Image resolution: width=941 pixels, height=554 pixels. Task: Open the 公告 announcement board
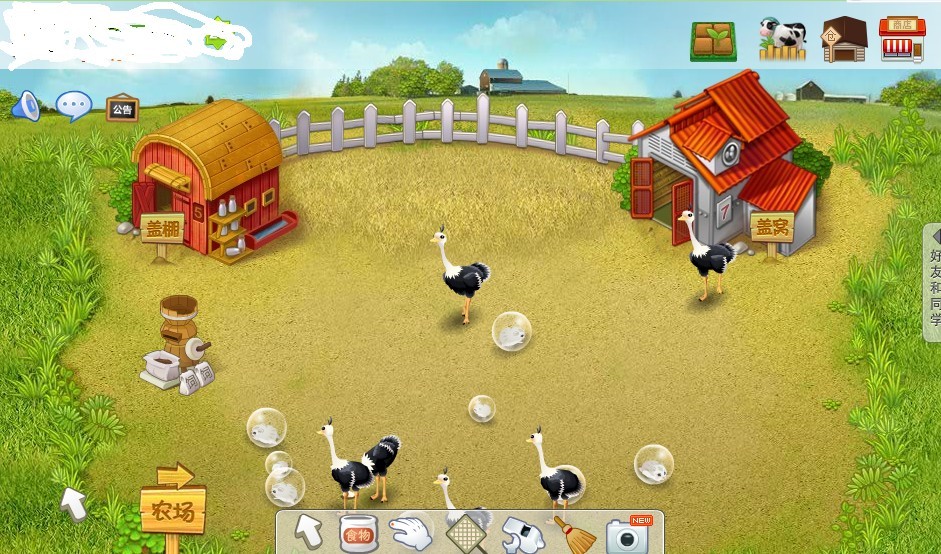click(122, 108)
